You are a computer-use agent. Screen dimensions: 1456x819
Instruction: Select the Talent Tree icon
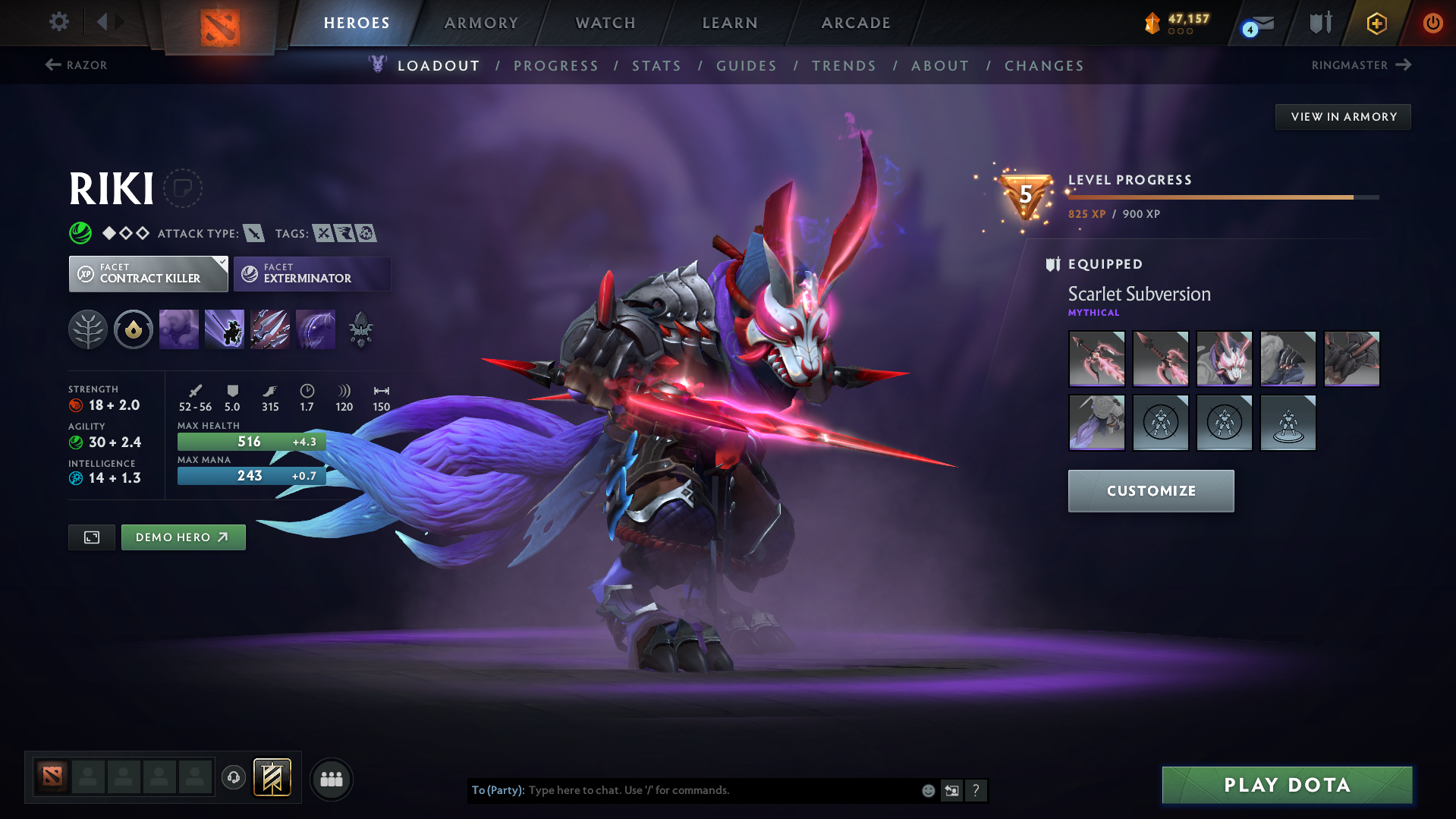(x=88, y=329)
